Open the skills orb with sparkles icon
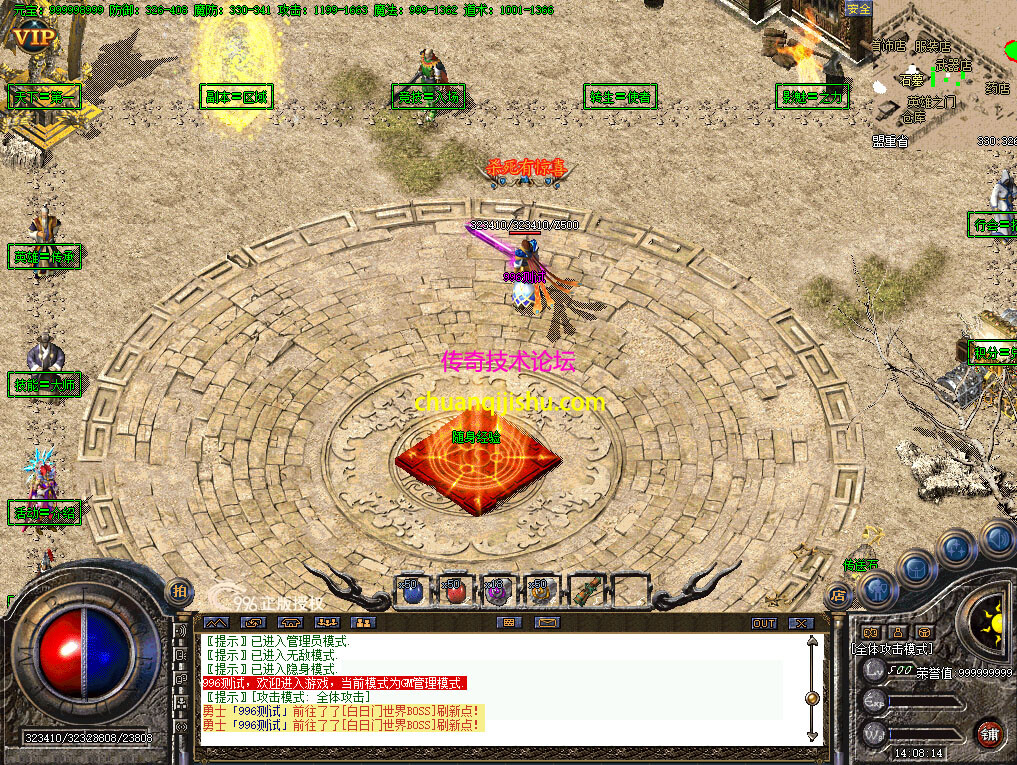1017x765 pixels. 956,547
